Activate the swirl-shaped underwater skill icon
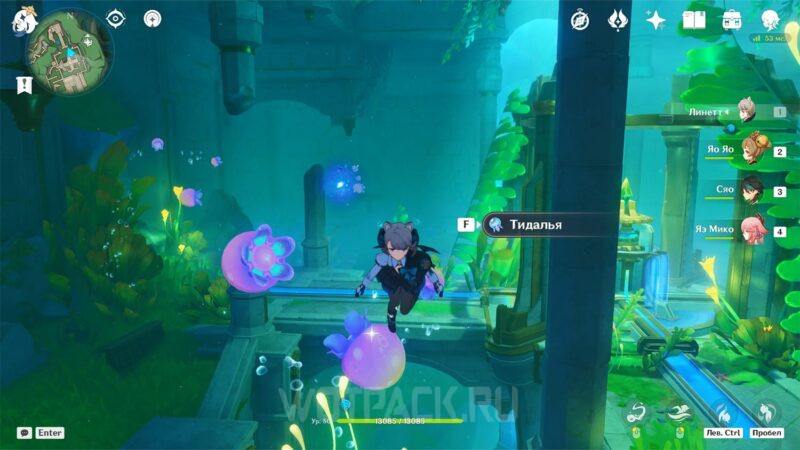Screen dimensions: 800x450 635,412
